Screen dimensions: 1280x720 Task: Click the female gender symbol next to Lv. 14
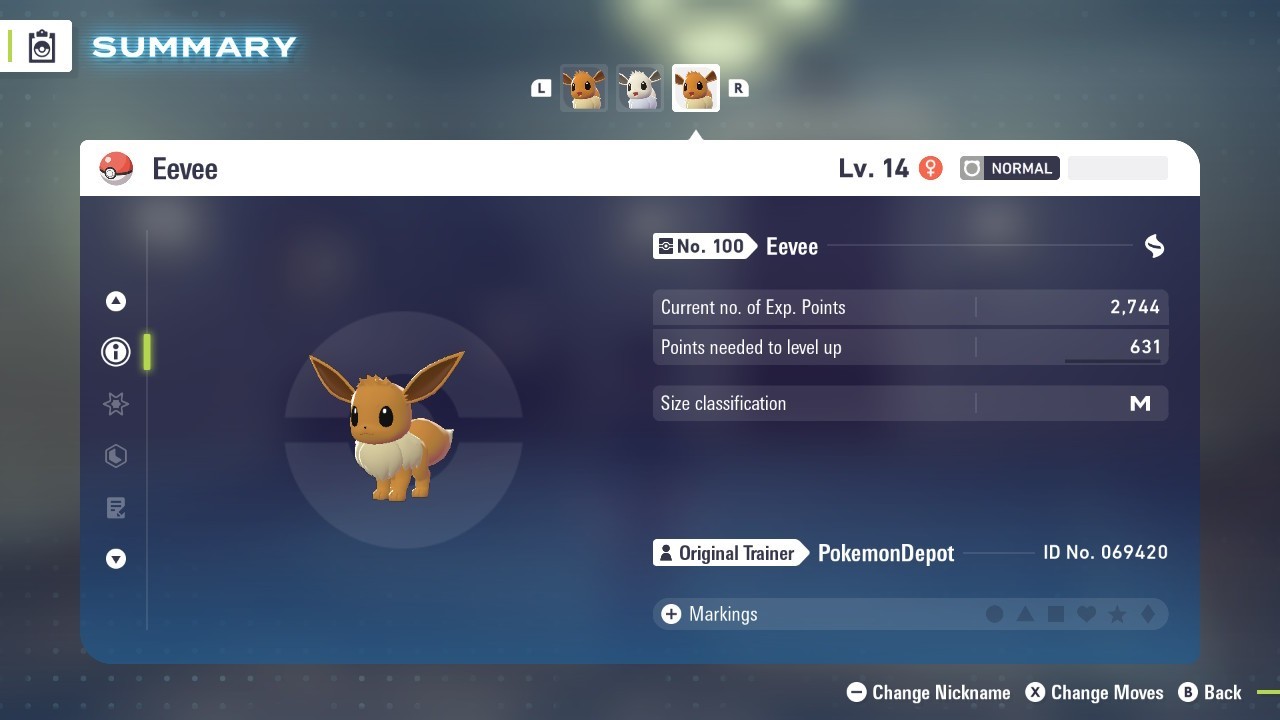(930, 168)
